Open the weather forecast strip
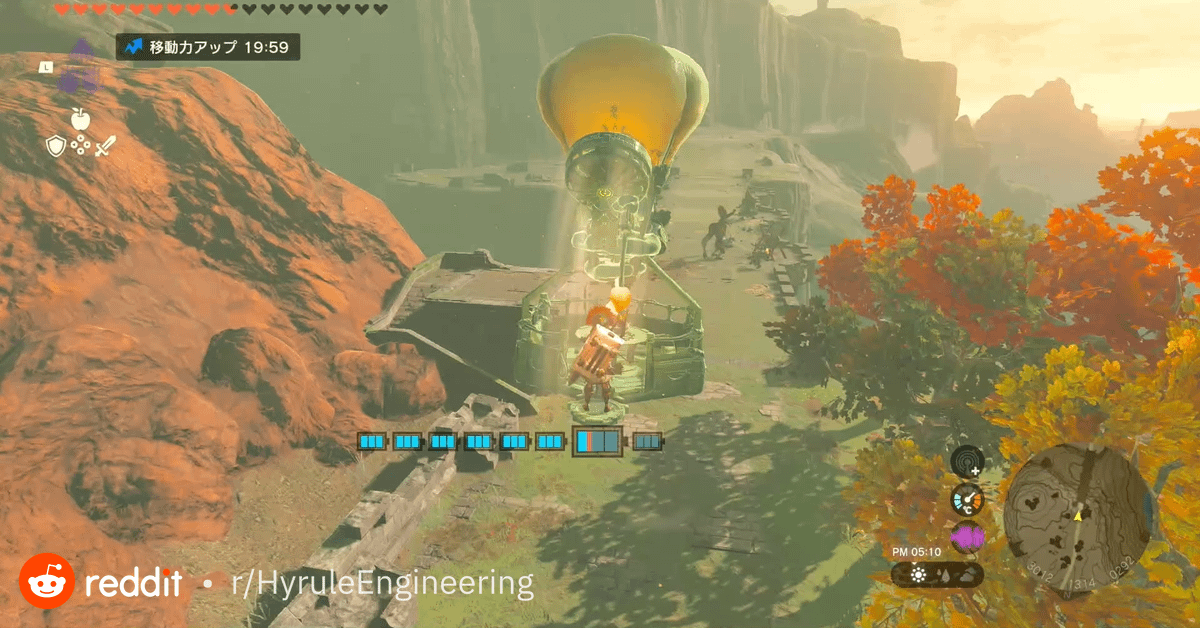Screen dimensions: 1200x628 937,574
